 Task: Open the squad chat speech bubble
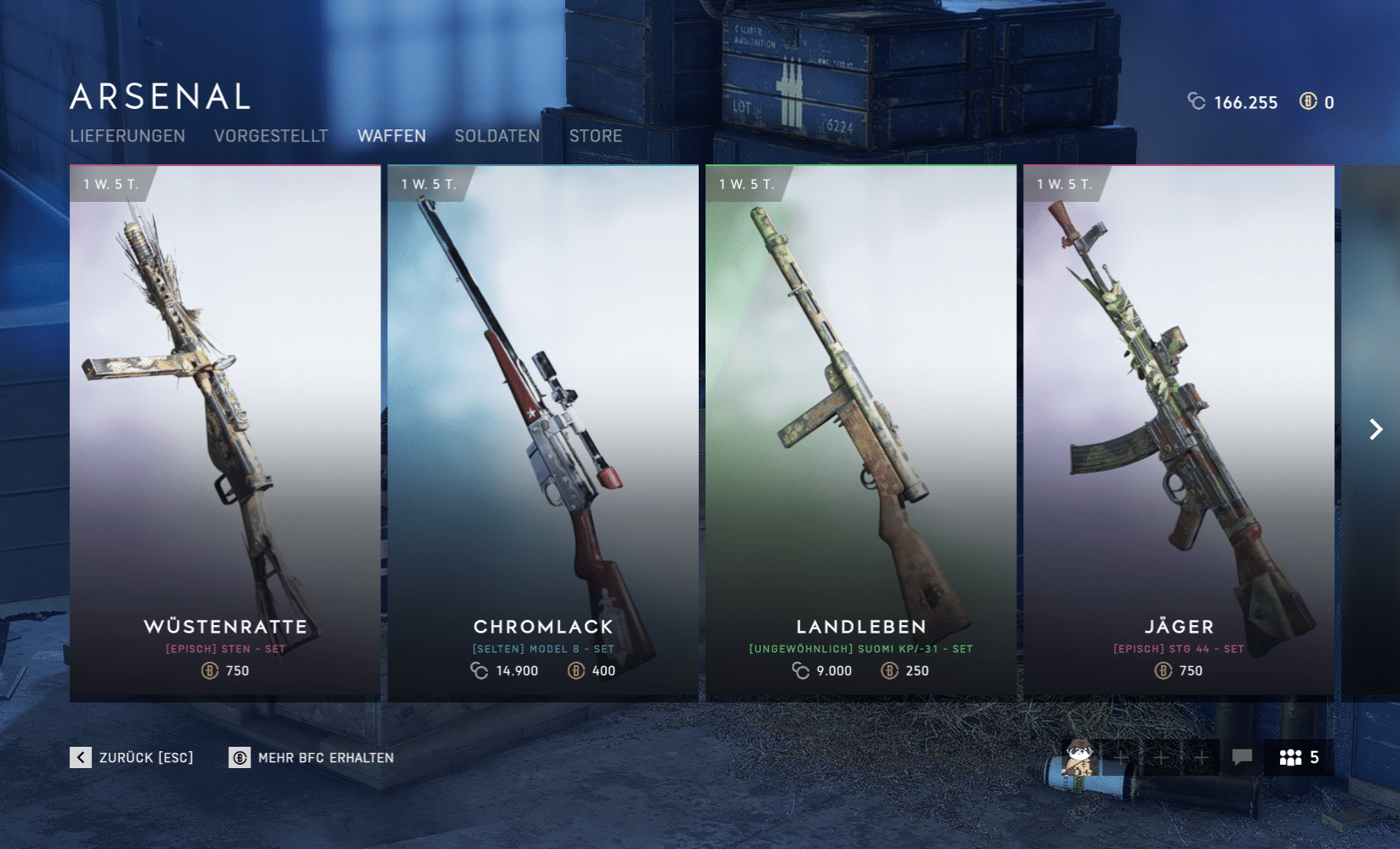[x=1242, y=756]
